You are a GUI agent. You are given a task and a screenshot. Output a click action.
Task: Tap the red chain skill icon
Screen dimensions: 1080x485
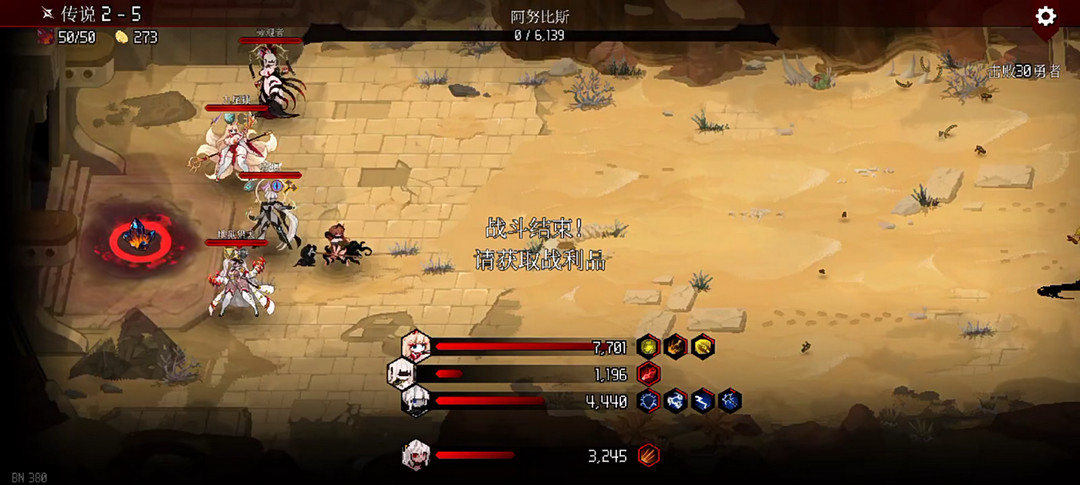649,374
